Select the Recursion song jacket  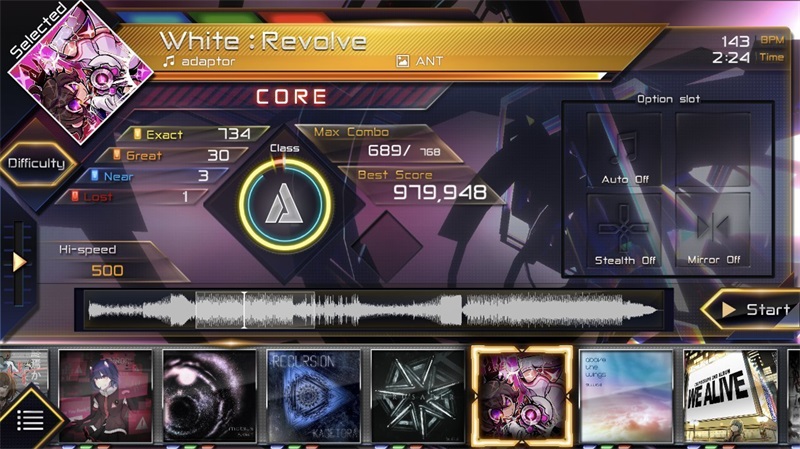(313, 395)
